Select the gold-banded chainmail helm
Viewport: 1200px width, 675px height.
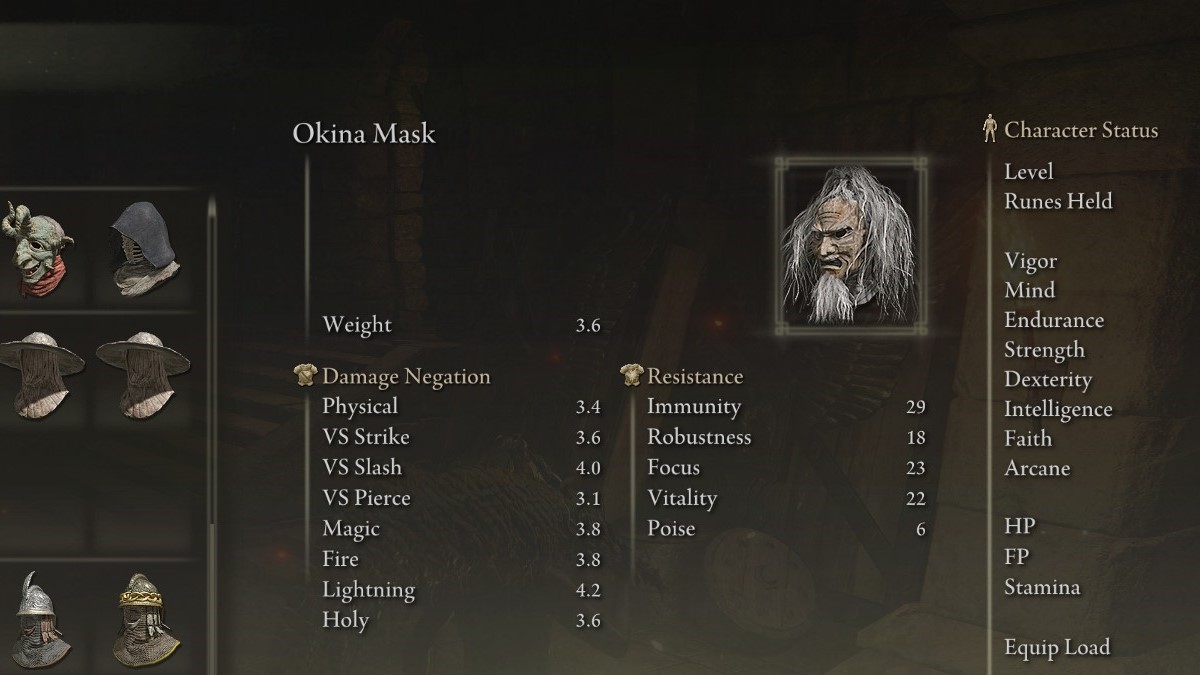tap(145, 621)
